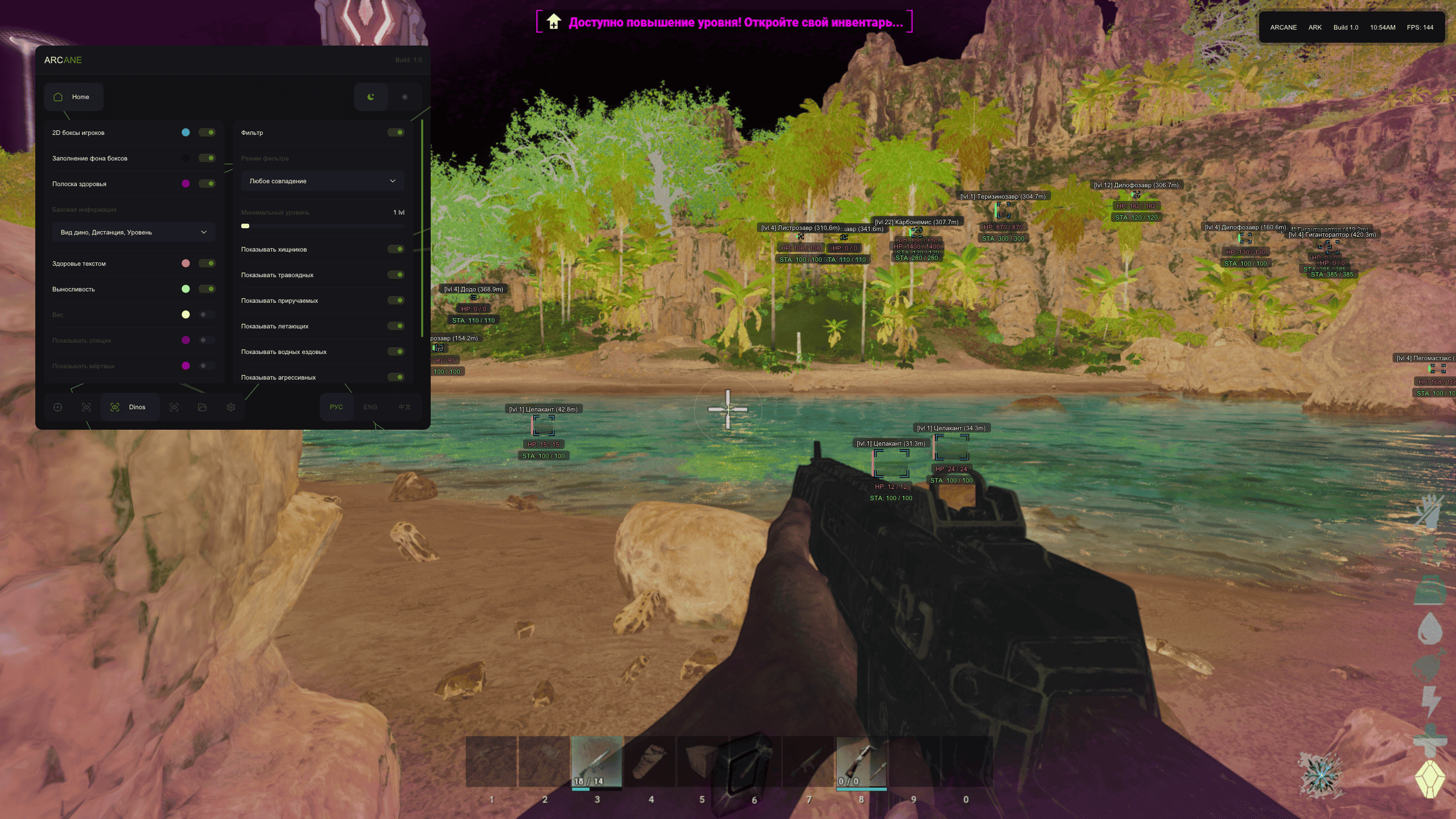Select the rifle in hotbar slot 3
Viewport: 1456px width, 819px height.
597,762
